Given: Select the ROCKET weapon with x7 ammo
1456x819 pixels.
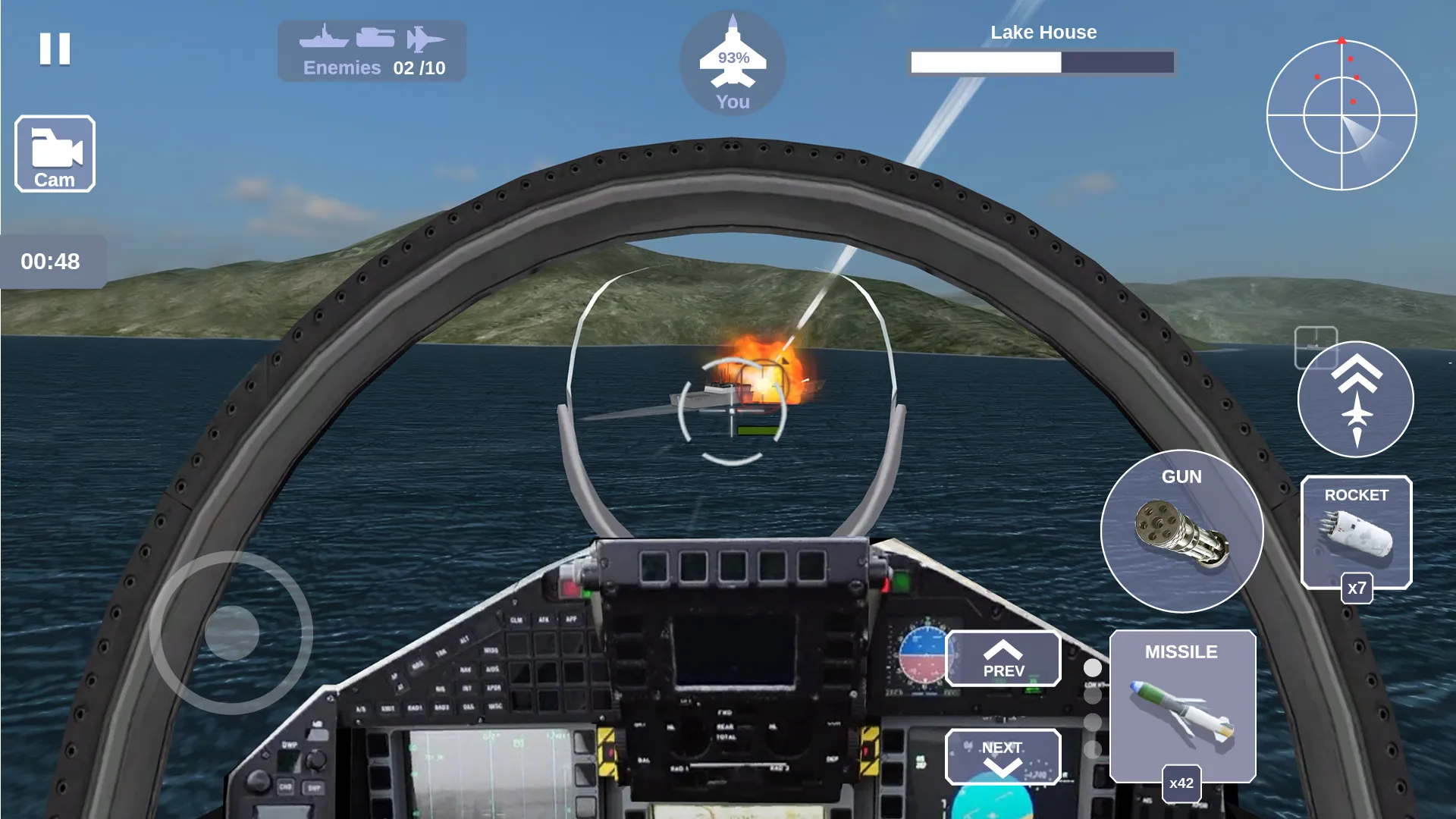Looking at the screenshot, I should [1357, 531].
